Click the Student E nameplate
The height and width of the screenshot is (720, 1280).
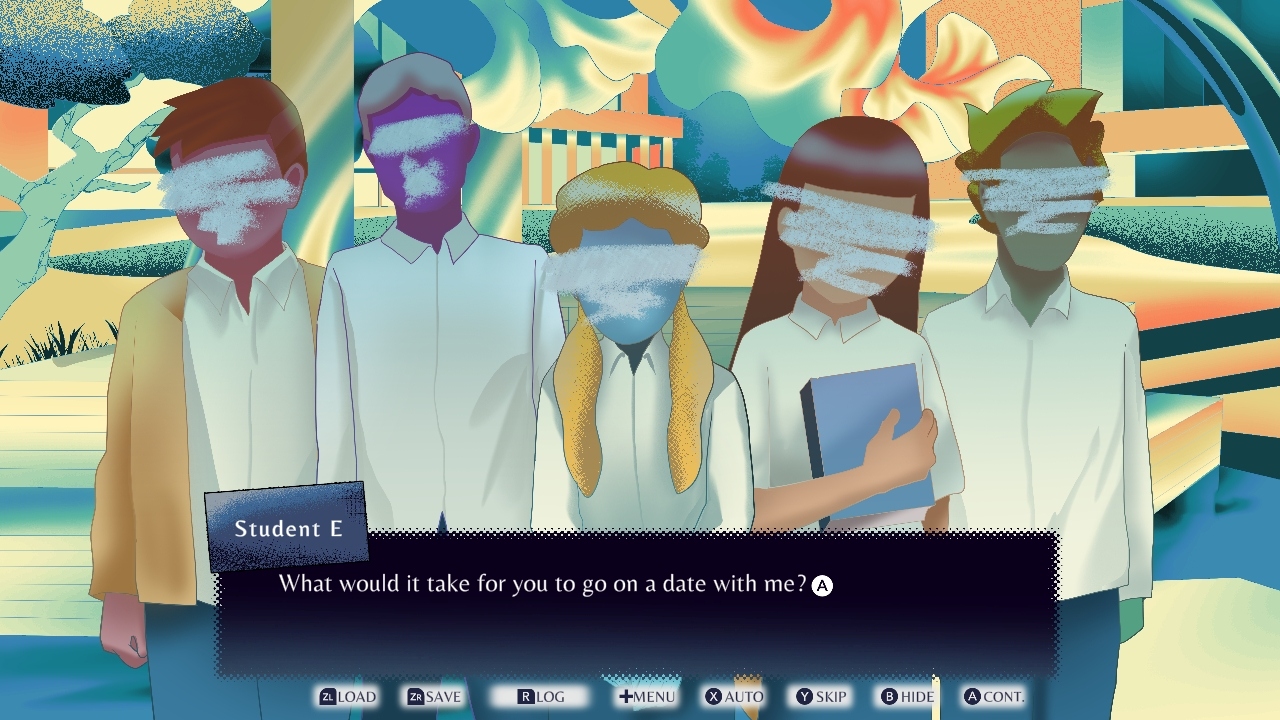point(291,528)
